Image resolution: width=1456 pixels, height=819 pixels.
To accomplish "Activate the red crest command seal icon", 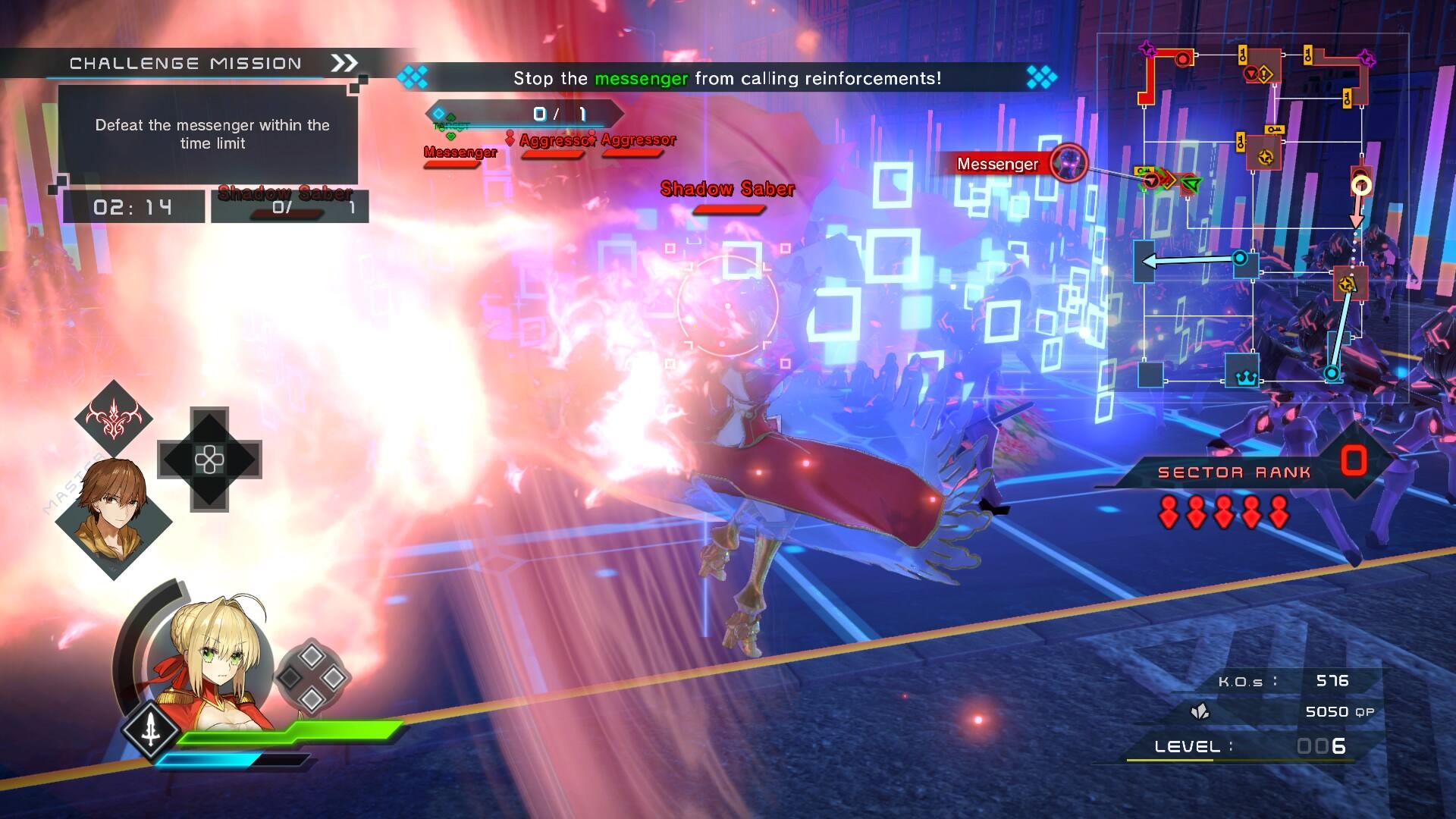I will 114,418.
